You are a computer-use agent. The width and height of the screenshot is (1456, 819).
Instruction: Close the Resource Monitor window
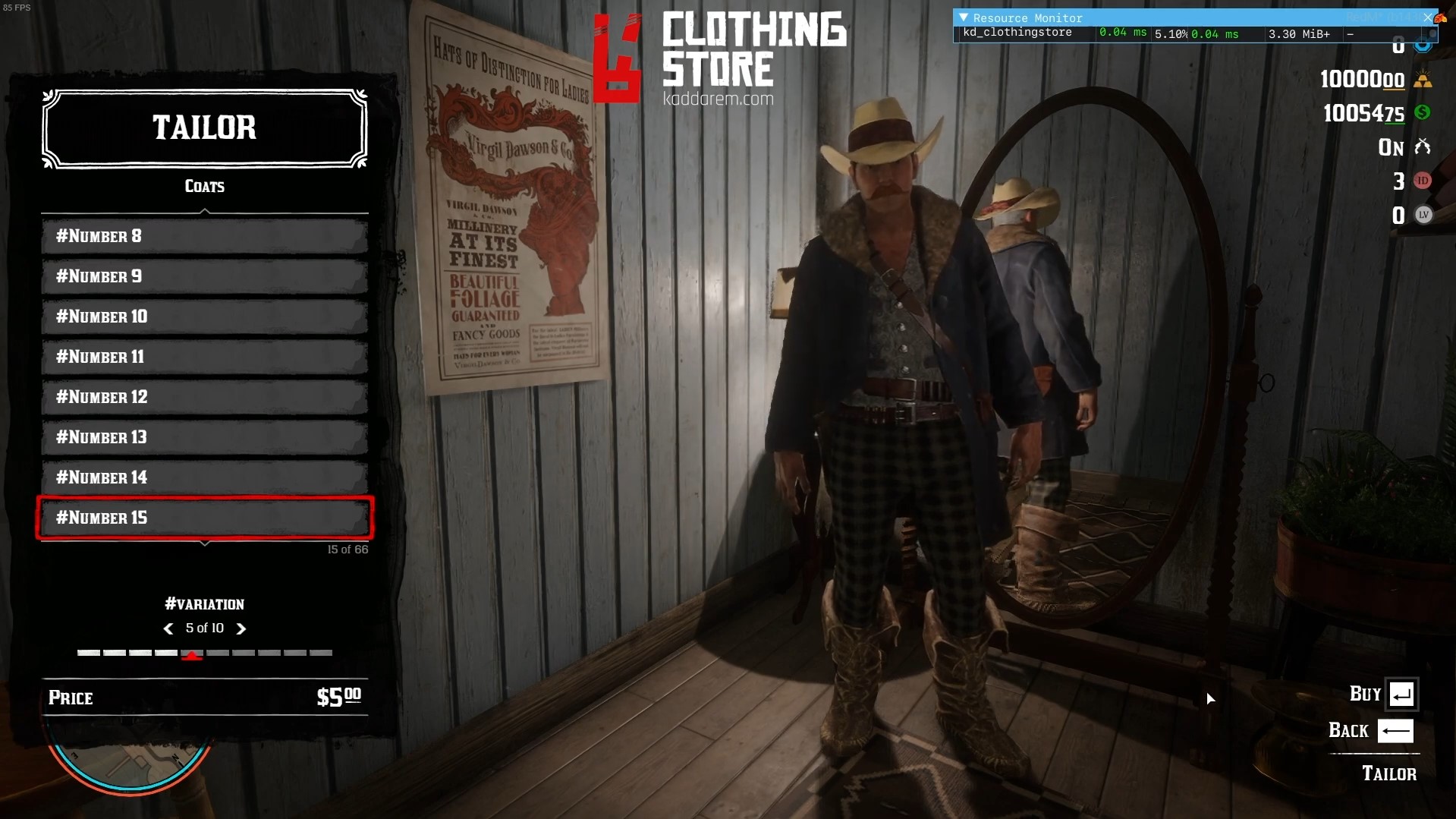click(1427, 17)
